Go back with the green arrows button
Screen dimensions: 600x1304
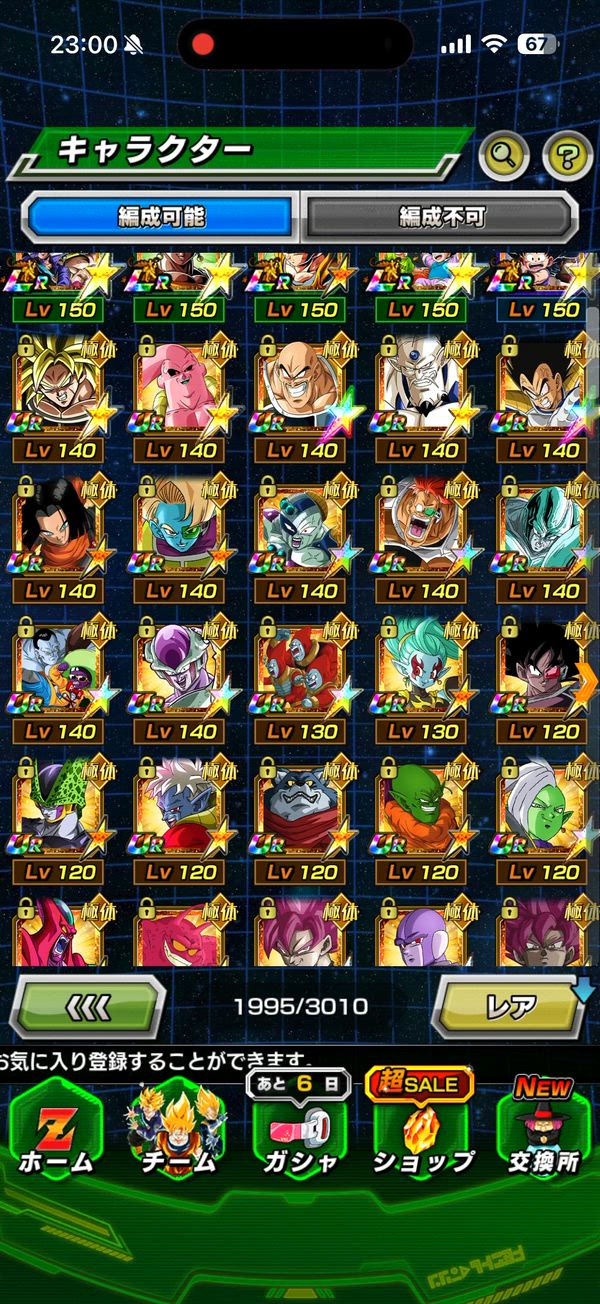pyautogui.click(x=87, y=1005)
